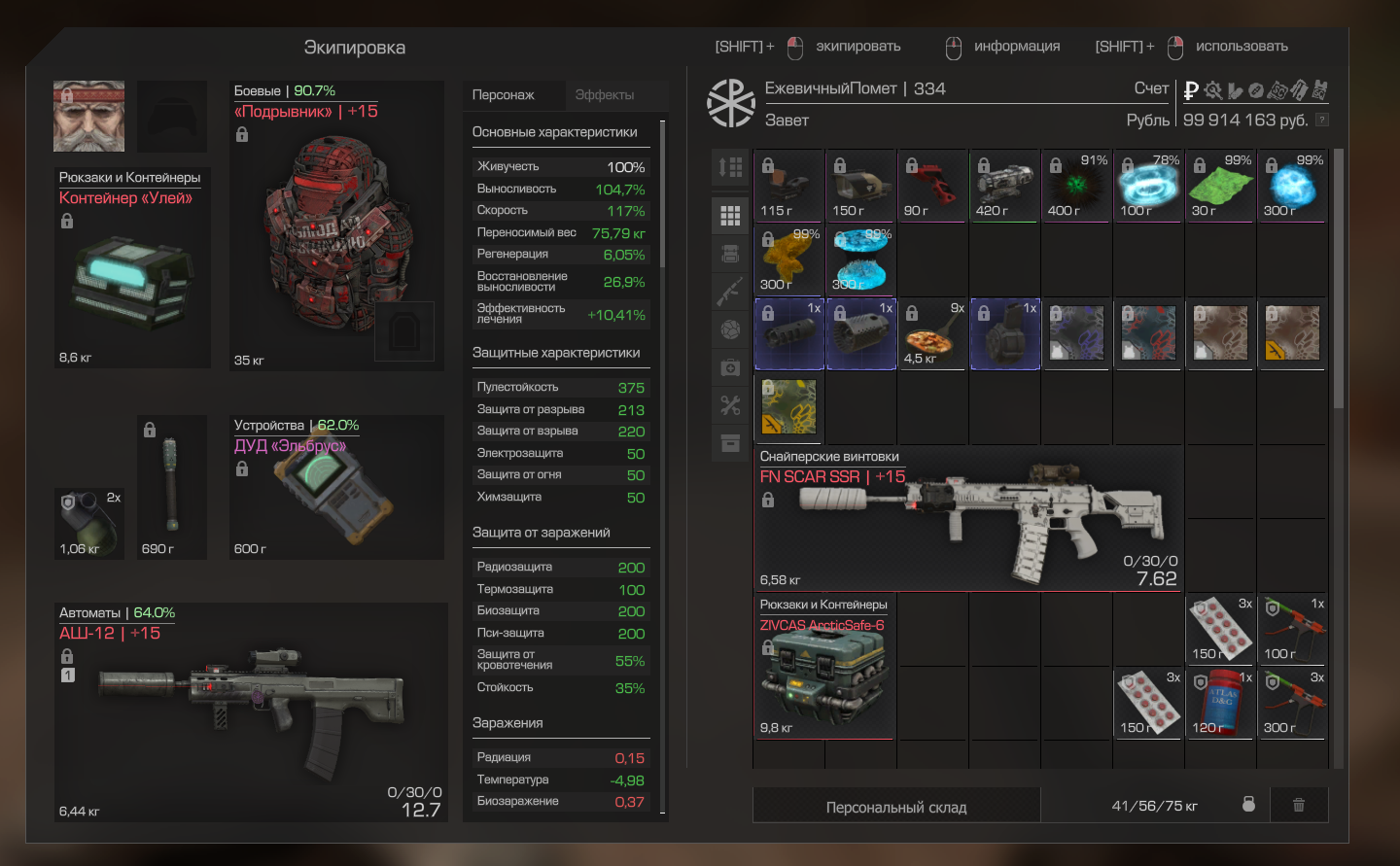Activate the inventory sort button

click(x=730, y=167)
